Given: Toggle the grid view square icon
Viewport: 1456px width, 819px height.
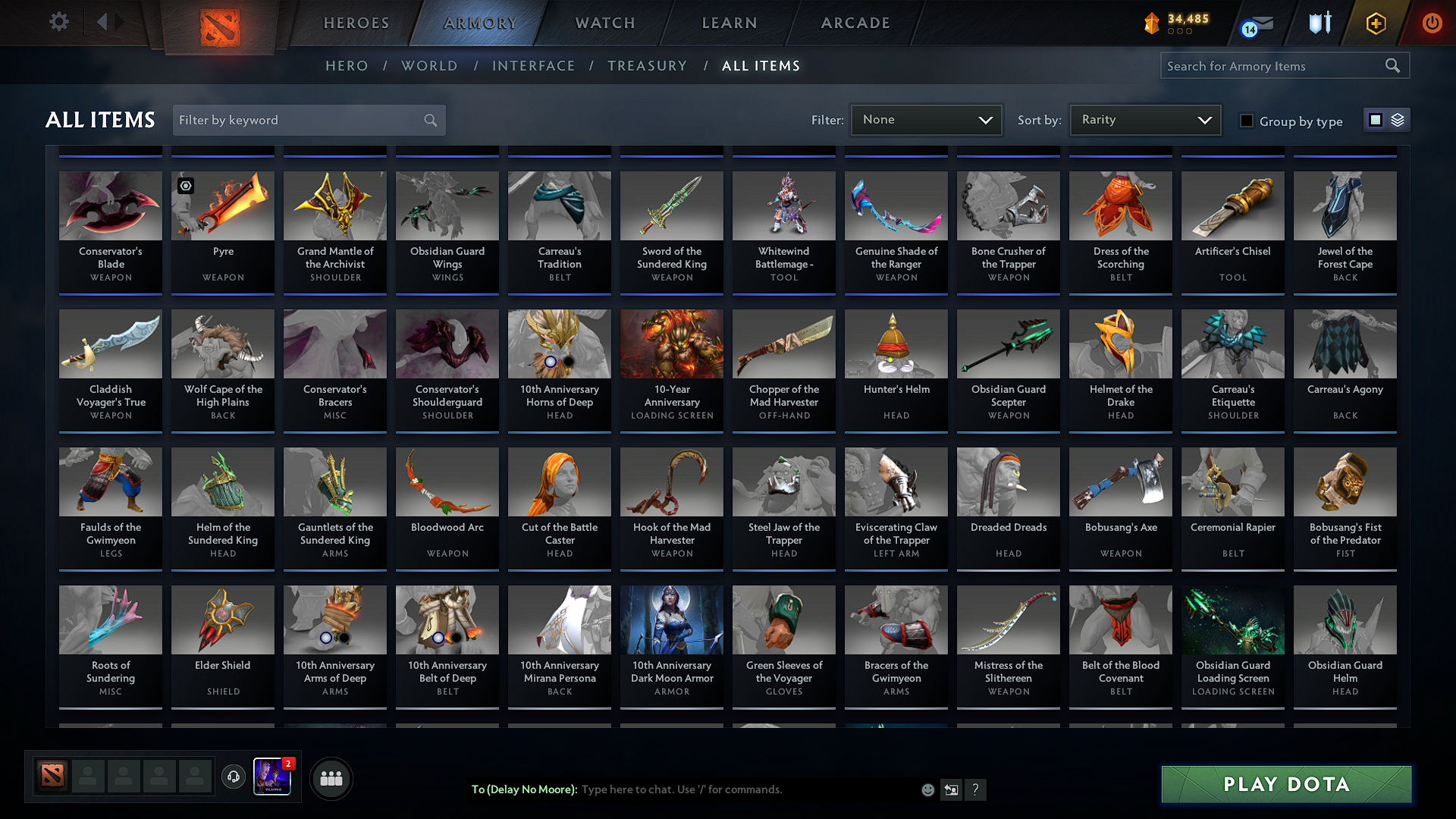Looking at the screenshot, I should (x=1376, y=119).
